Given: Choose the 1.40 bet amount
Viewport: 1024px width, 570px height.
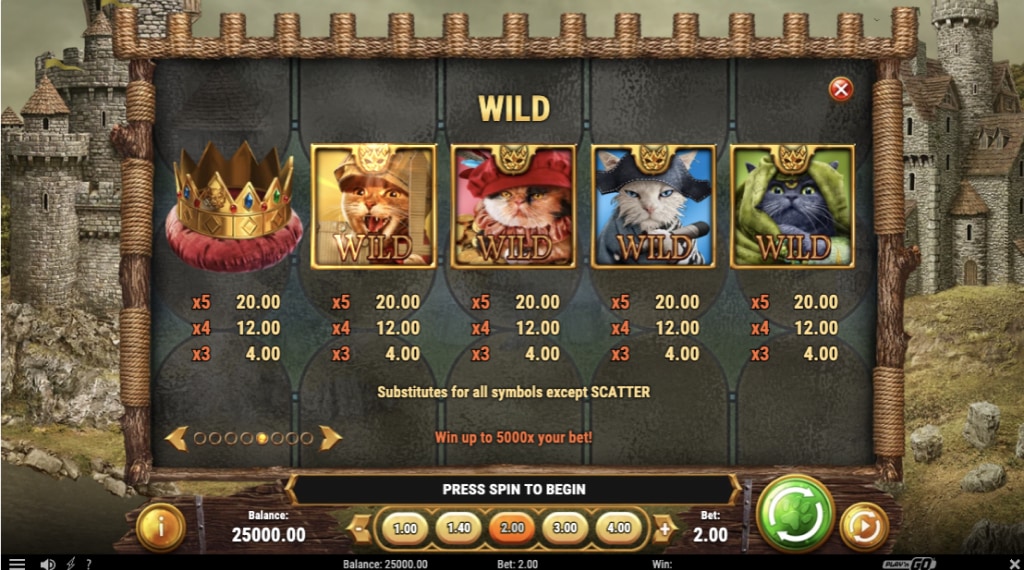Looking at the screenshot, I should tap(460, 528).
